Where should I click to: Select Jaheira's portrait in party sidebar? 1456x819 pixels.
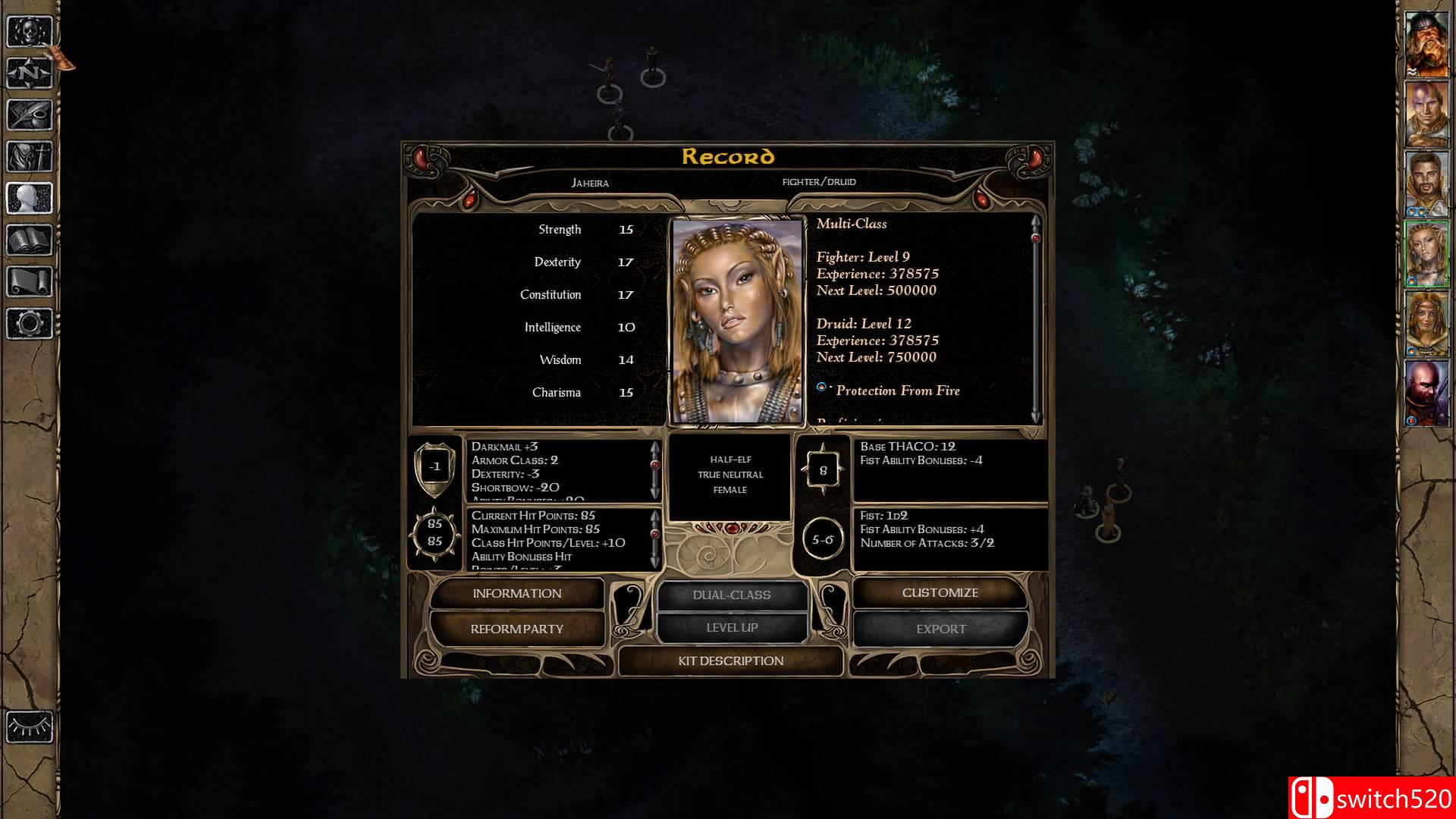(1426, 254)
